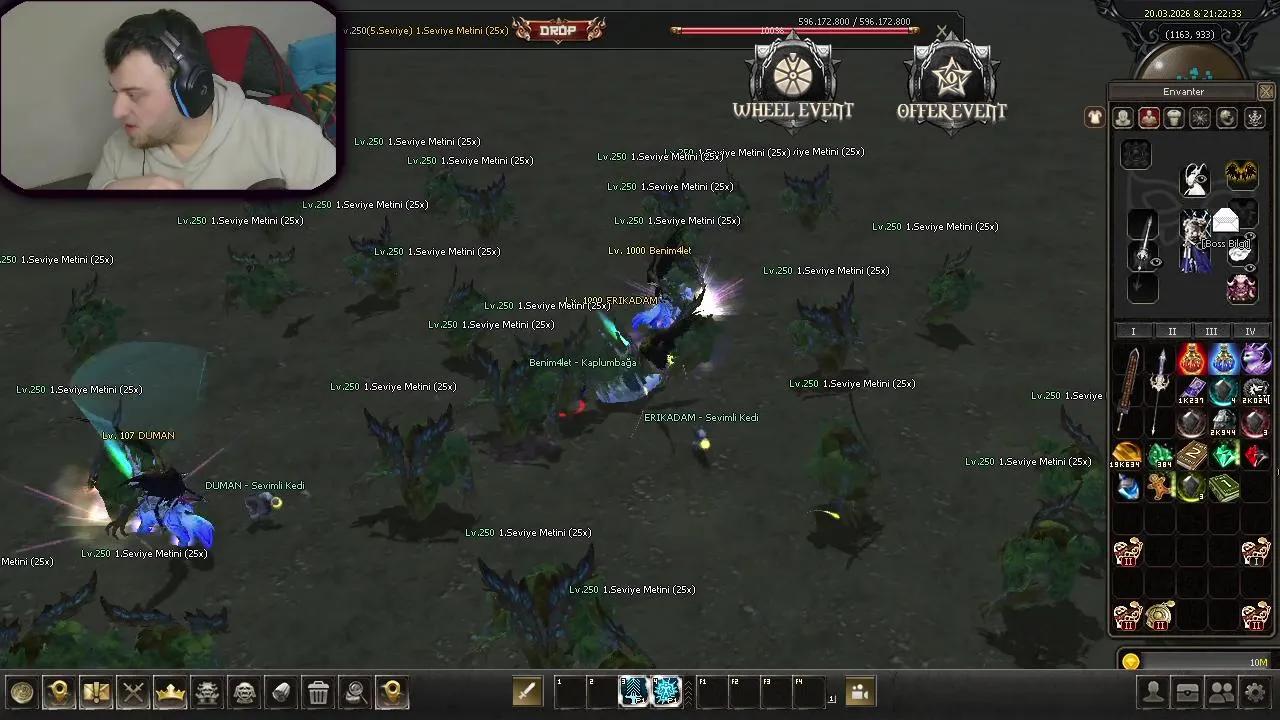Open the item exchange coin icon
The image size is (1280, 720).
(22, 692)
